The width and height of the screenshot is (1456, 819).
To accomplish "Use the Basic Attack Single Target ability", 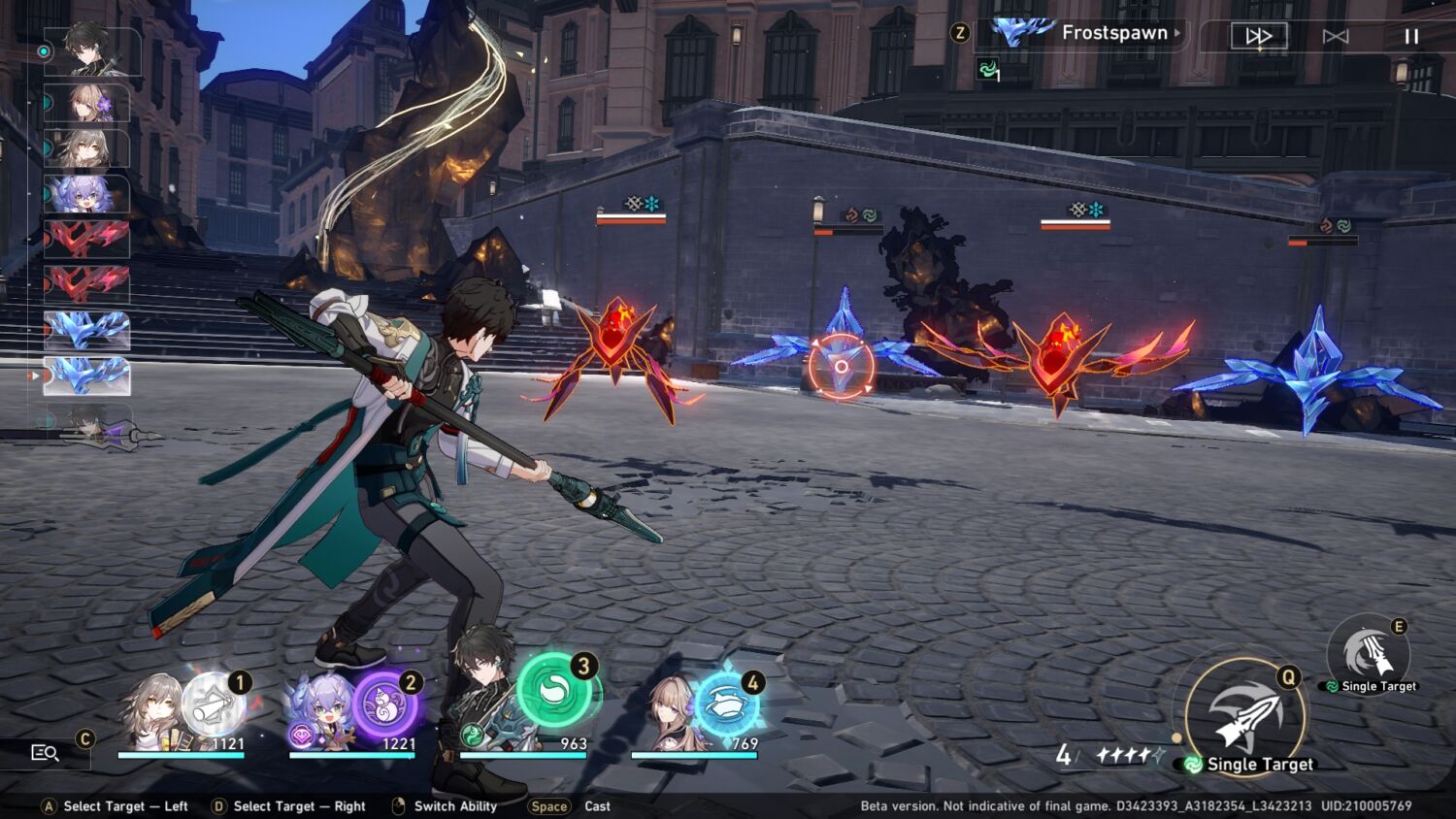I will [1245, 718].
